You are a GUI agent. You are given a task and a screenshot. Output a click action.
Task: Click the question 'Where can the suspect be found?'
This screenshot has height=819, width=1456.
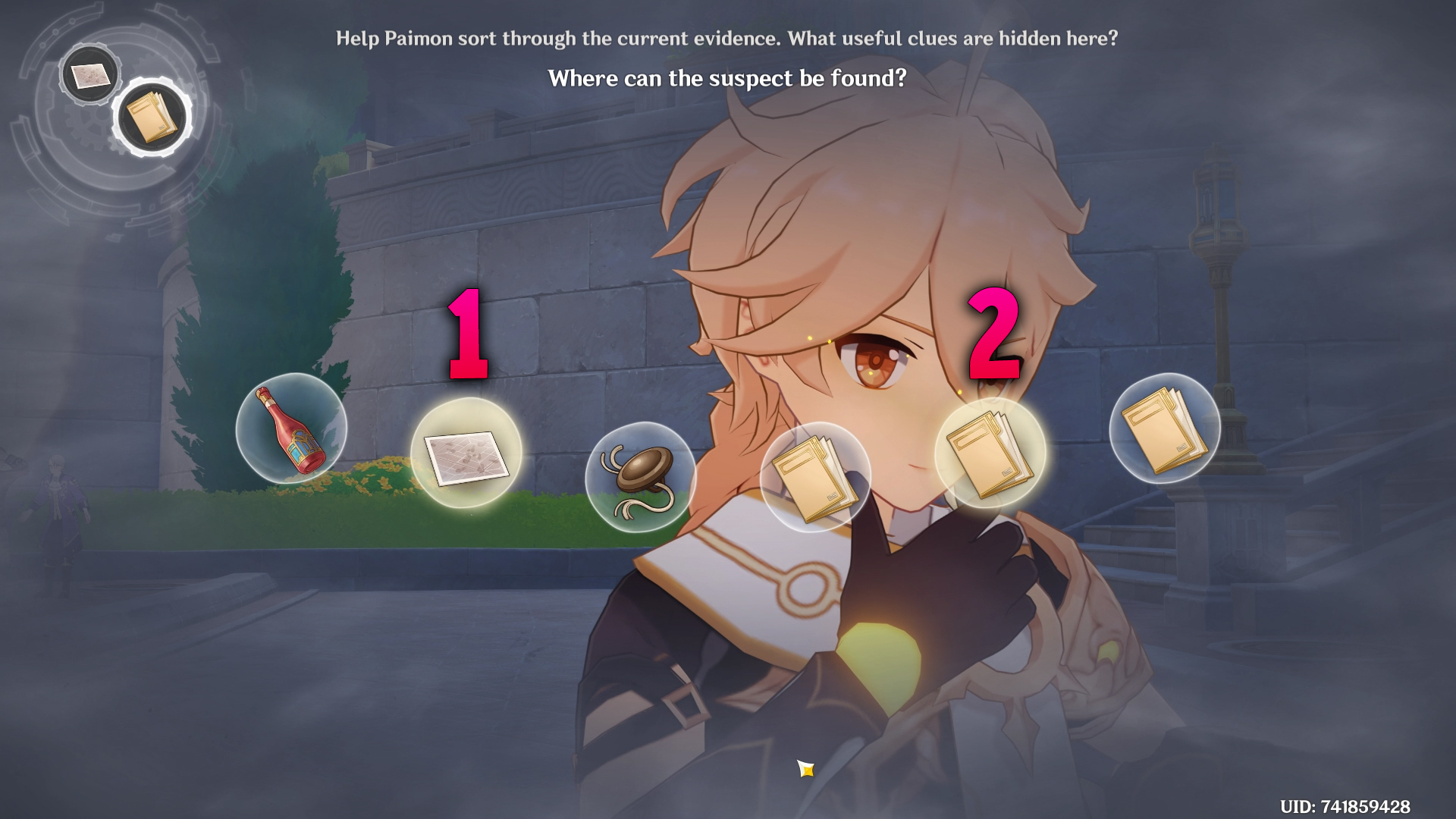[727, 78]
